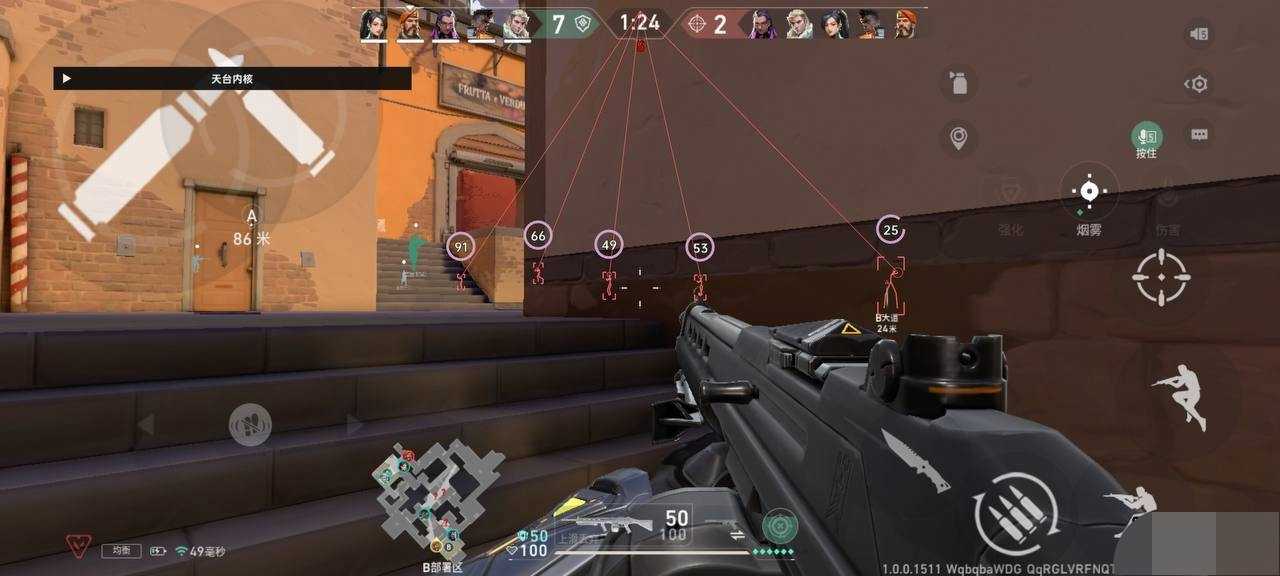Use the 强化 ability button
Screen dimensions: 1280x576
click(1011, 196)
